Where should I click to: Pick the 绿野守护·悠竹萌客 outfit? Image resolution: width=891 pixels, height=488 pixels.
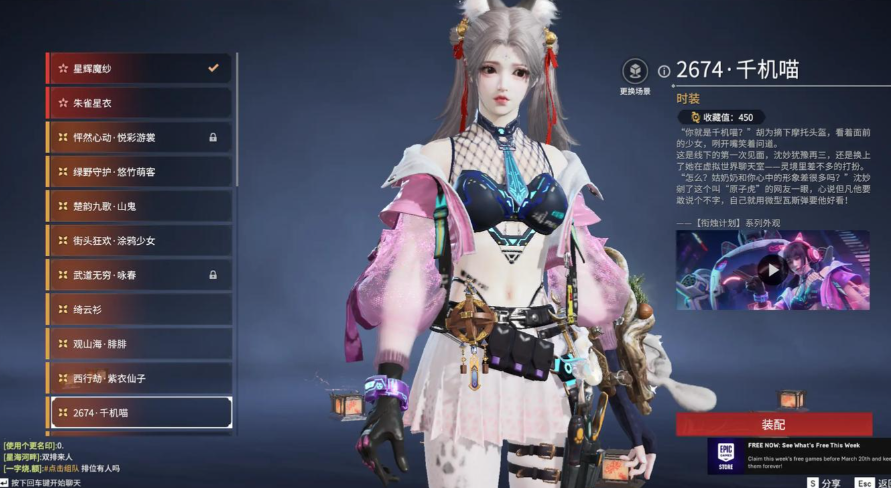[139, 172]
